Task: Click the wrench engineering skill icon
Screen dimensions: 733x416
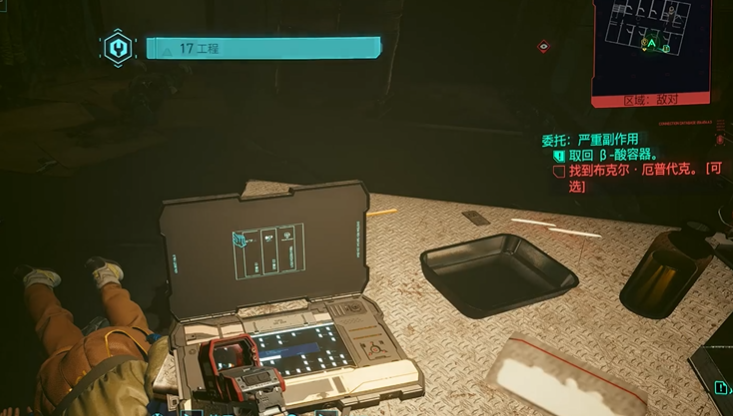Action: tap(120, 47)
